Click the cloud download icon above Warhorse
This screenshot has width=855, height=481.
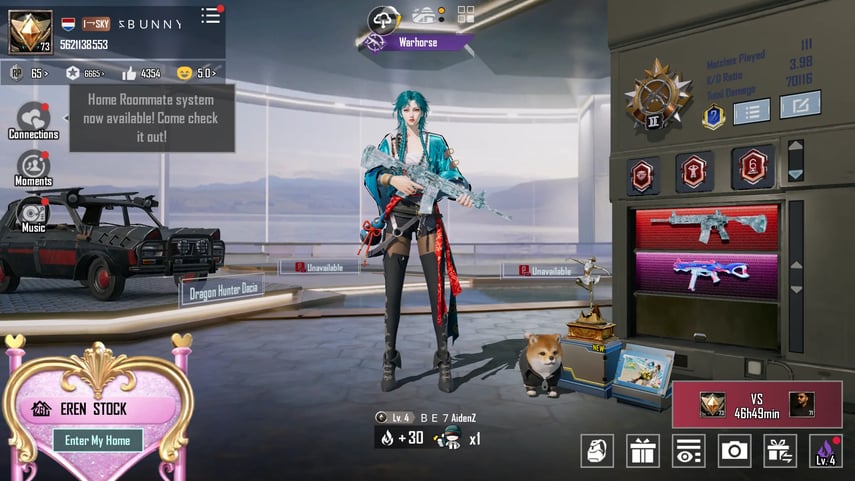[383, 18]
